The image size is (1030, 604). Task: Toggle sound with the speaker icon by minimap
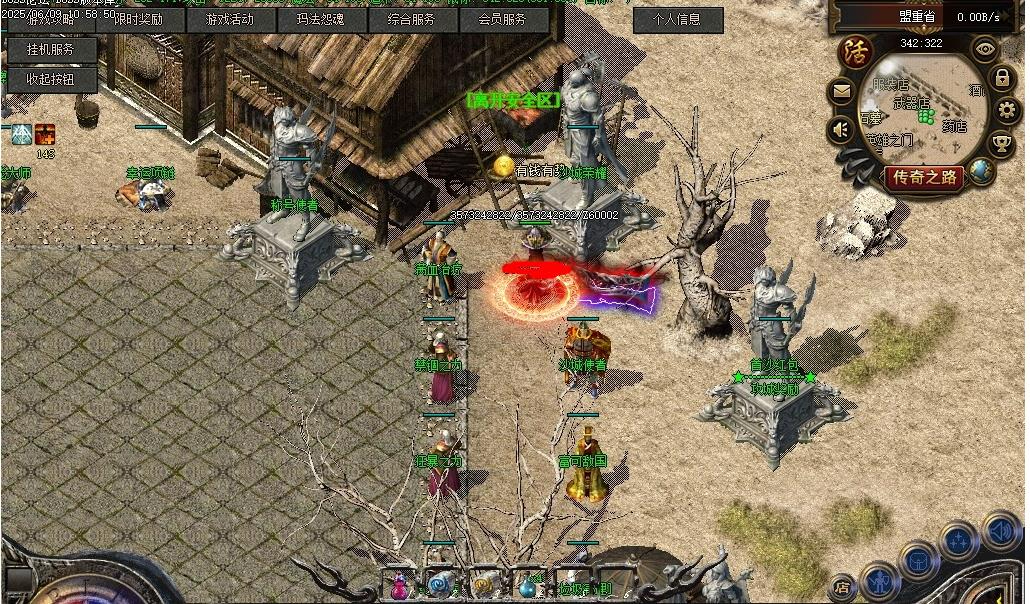click(x=841, y=130)
